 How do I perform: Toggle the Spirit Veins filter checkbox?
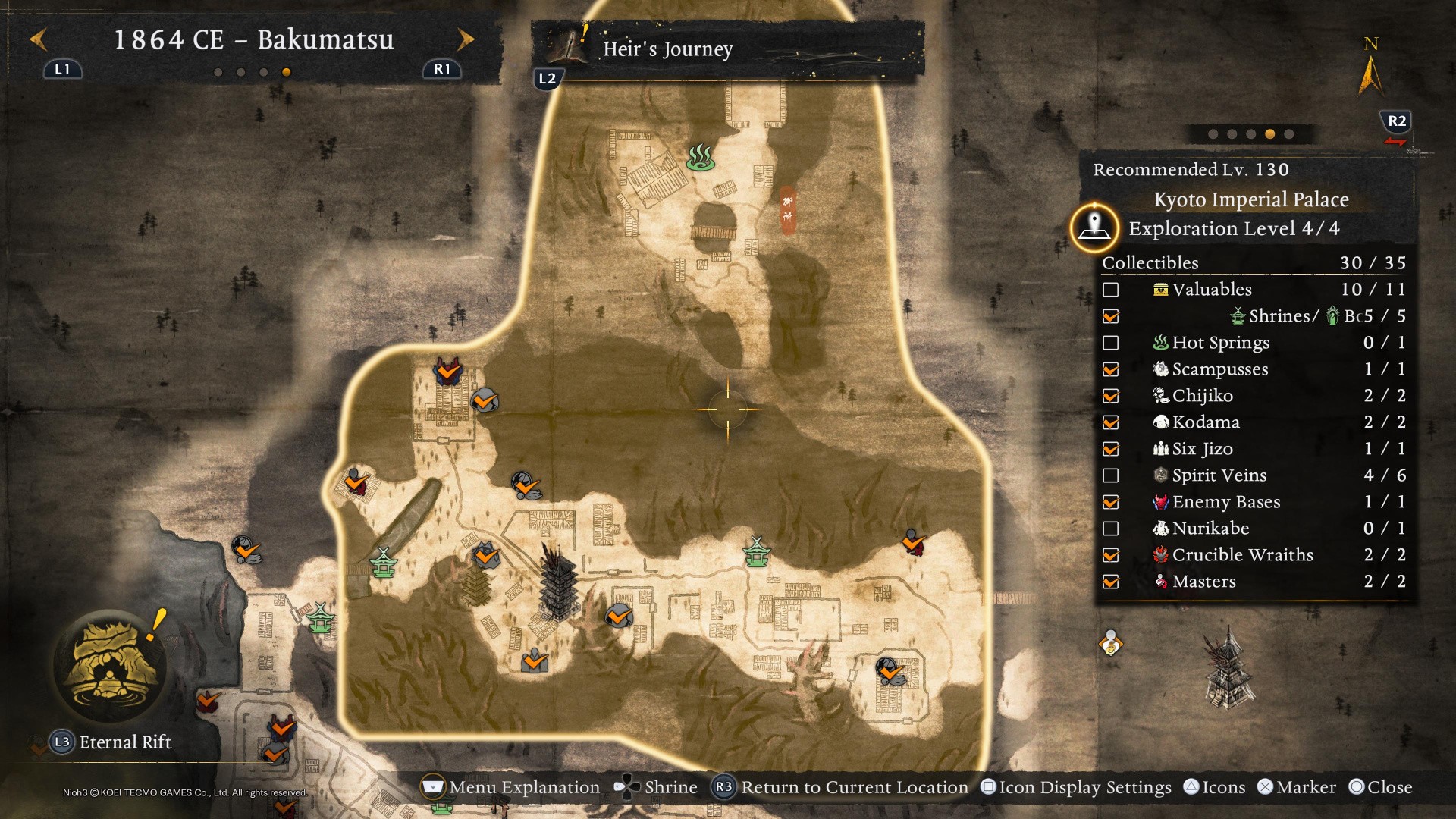(1111, 475)
